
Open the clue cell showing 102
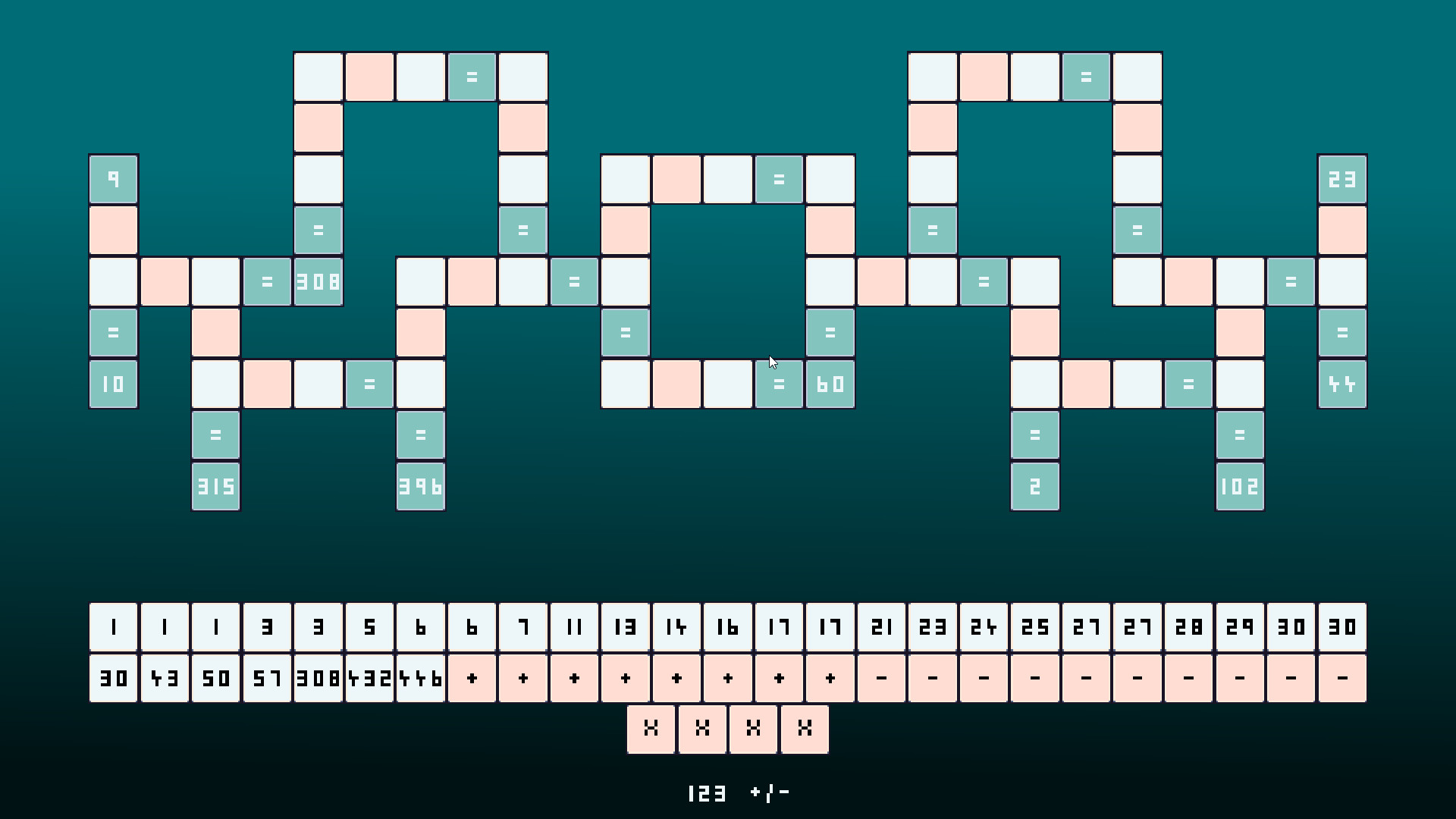[1239, 486]
